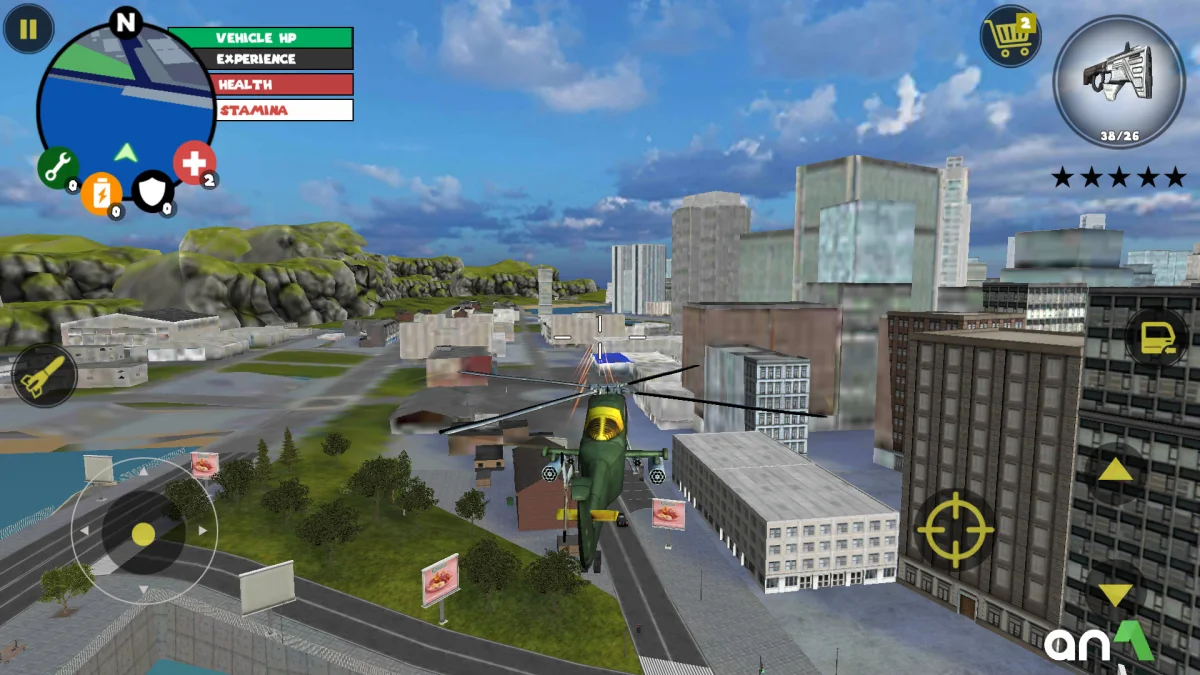Descend with the yellow down arrow

tap(1115, 595)
